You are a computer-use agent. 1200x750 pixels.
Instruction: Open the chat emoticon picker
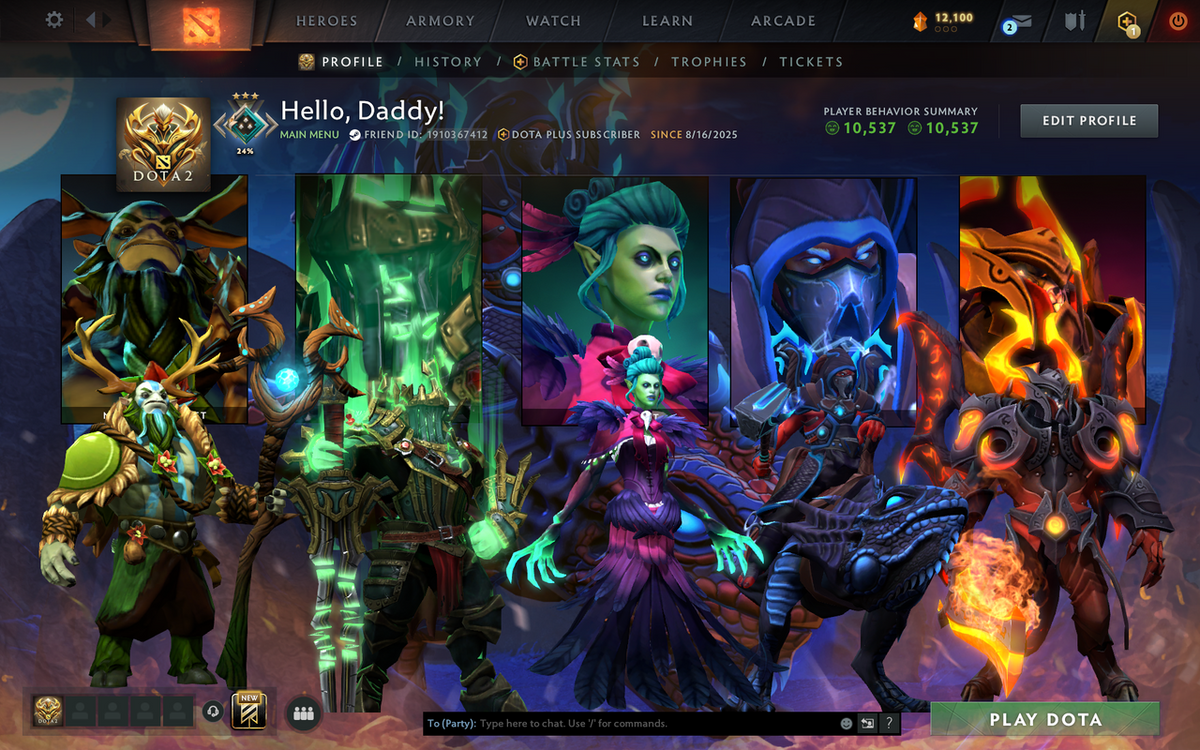[847, 723]
